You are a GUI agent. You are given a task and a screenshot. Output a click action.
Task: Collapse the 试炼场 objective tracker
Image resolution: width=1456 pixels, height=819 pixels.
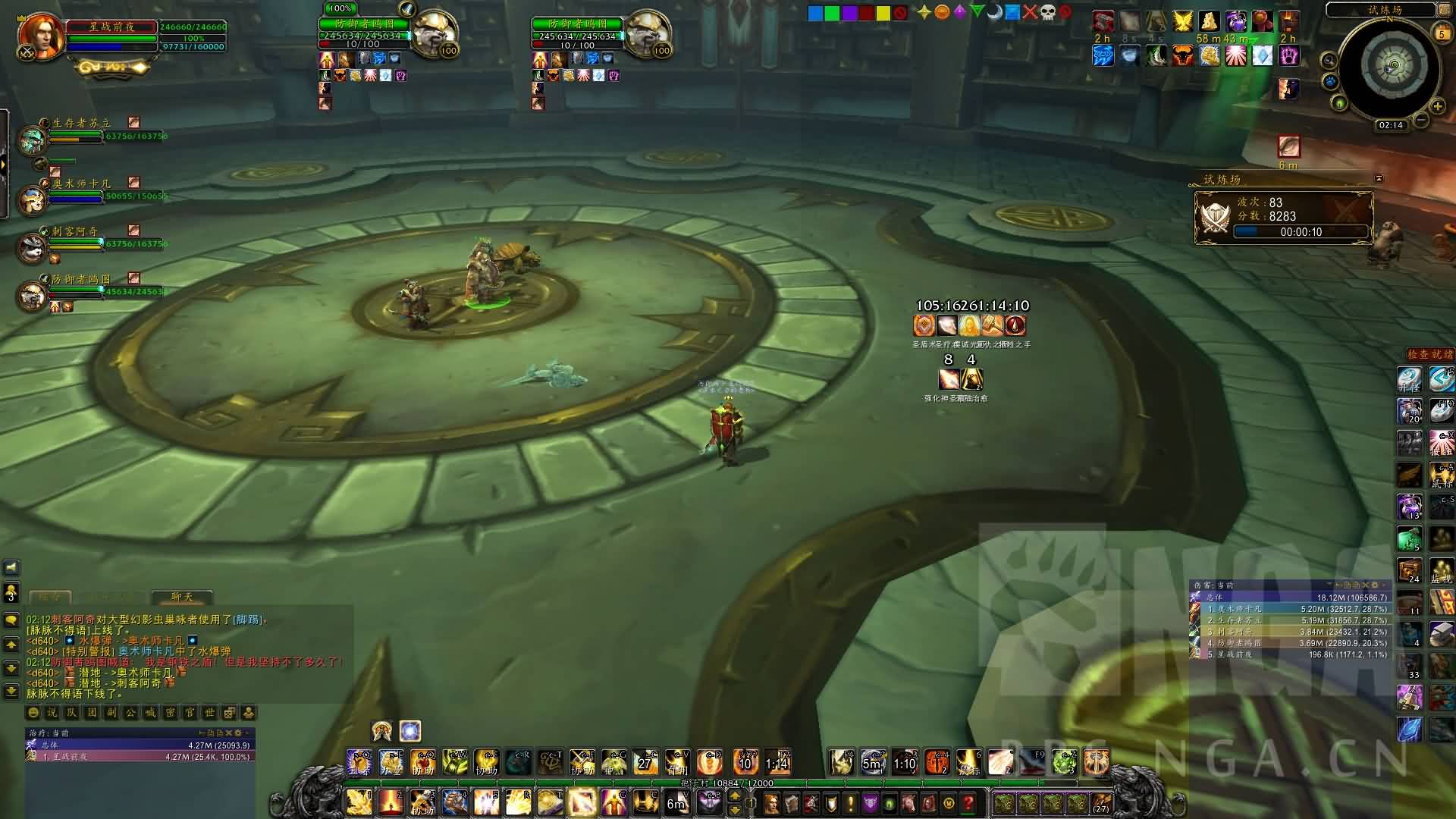tap(1379, 179)
